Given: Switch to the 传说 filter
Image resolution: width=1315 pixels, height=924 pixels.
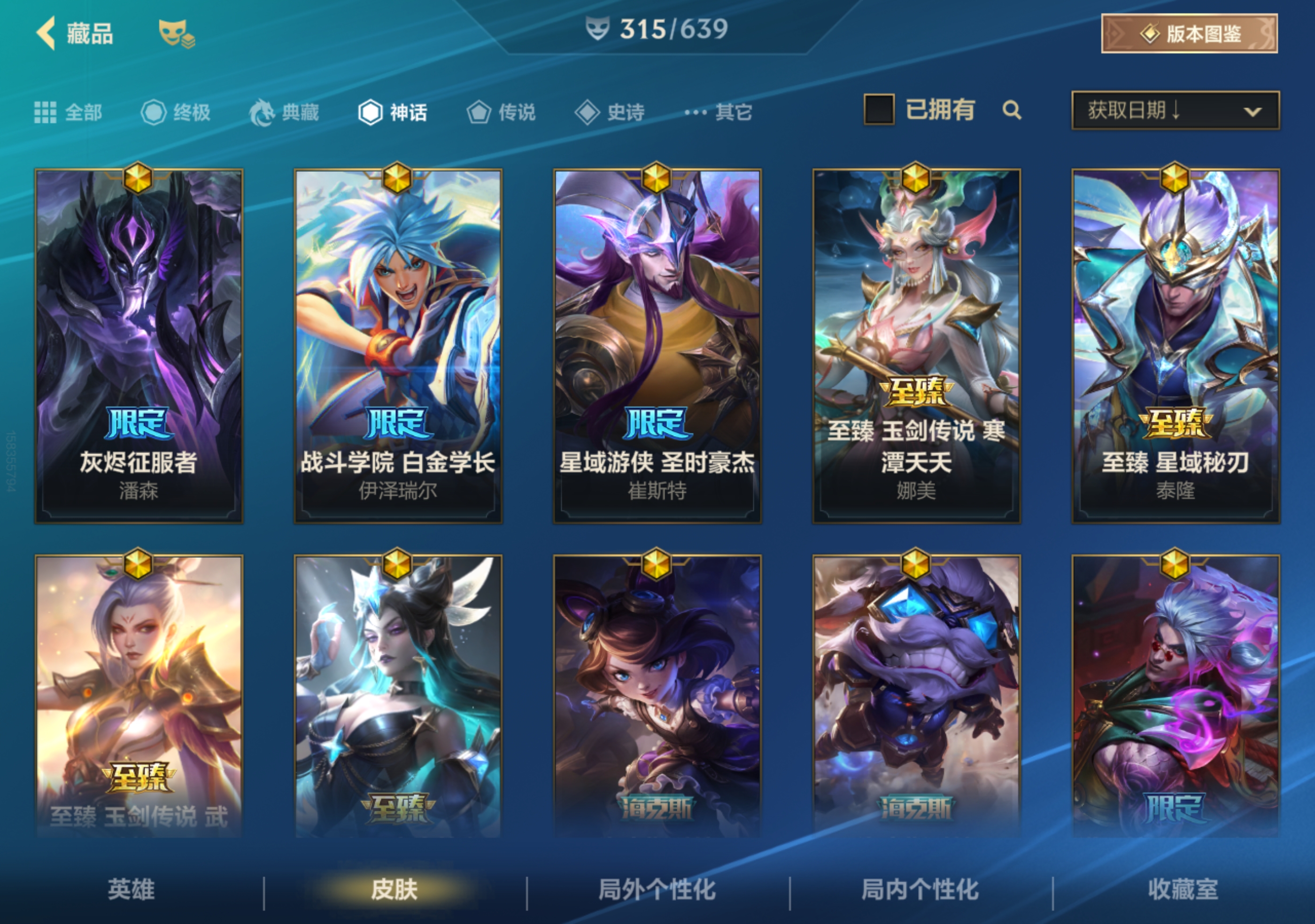Looking at the screenshot, I should (501, 112).
